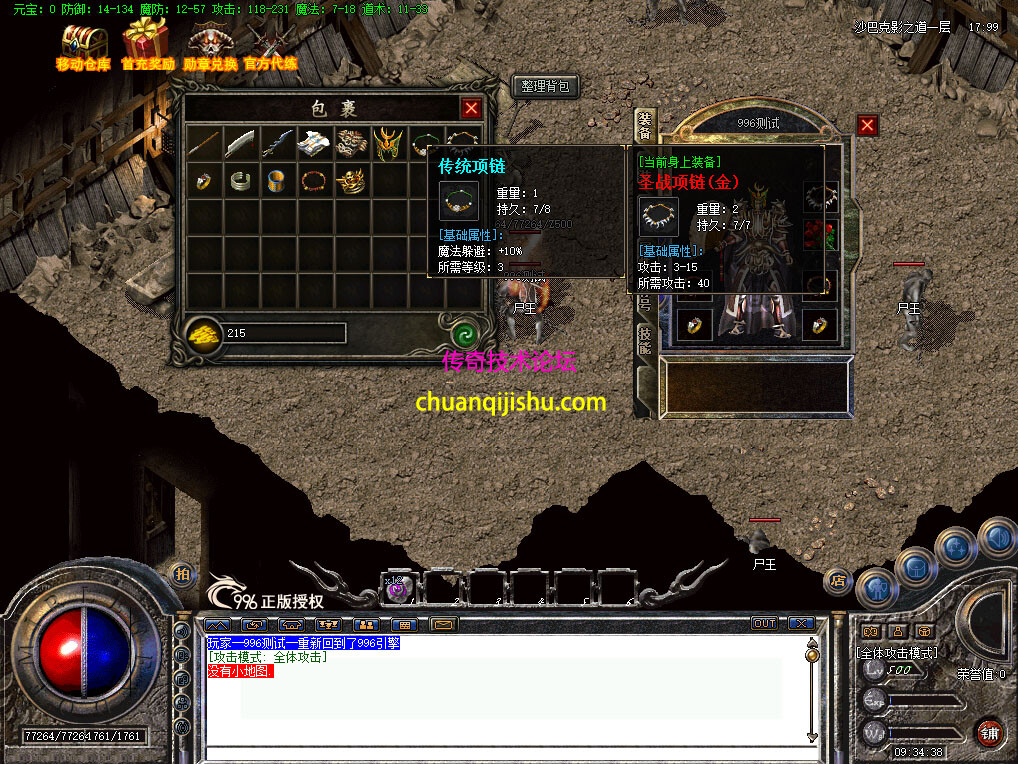1018x764 pixels.
Task: Click the green swirl button in the bag
Action: (462, 334)
